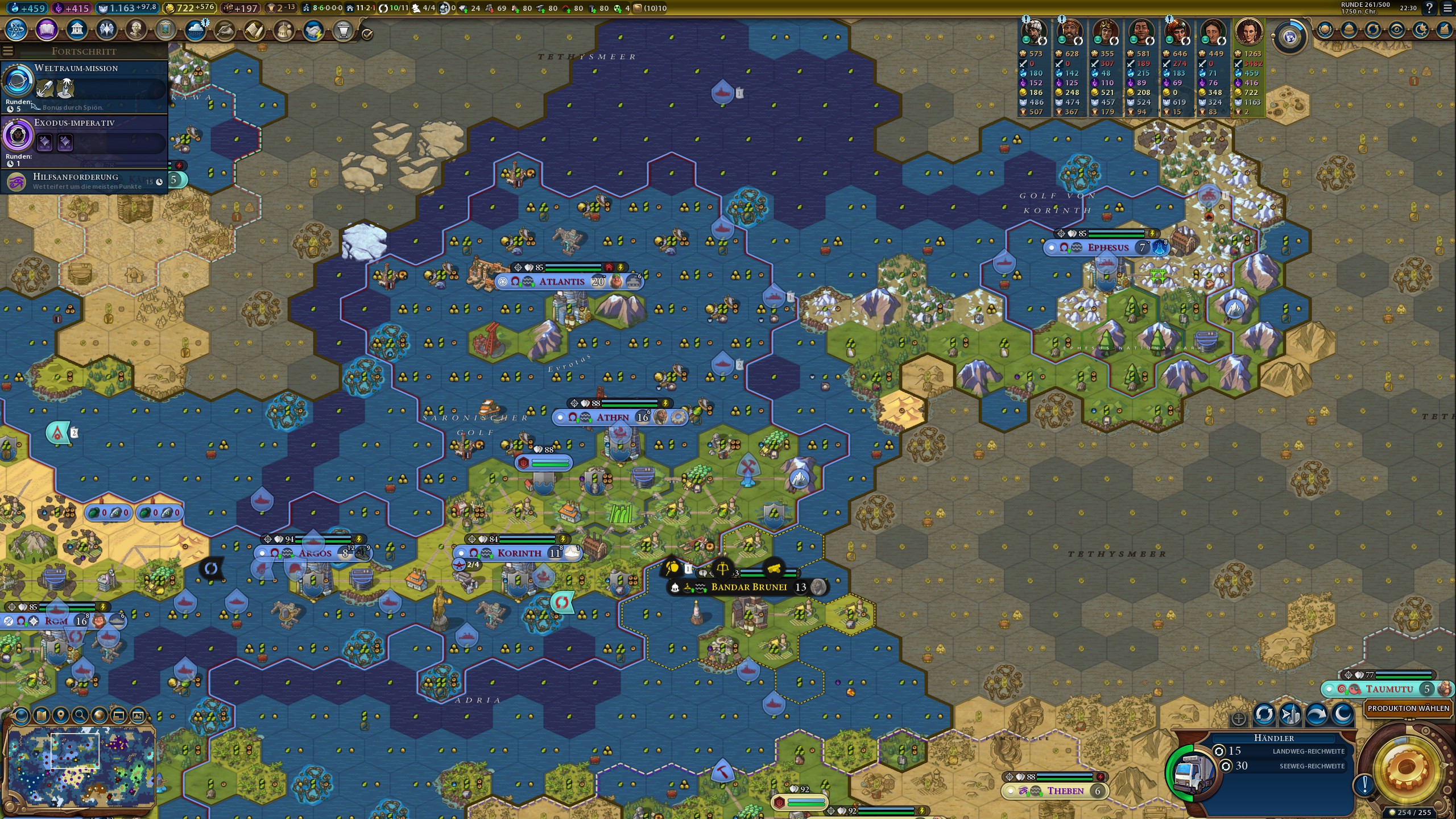Open the main game menu button
The width and height of the screenshot is (1456, 819).
point(1447,8)
